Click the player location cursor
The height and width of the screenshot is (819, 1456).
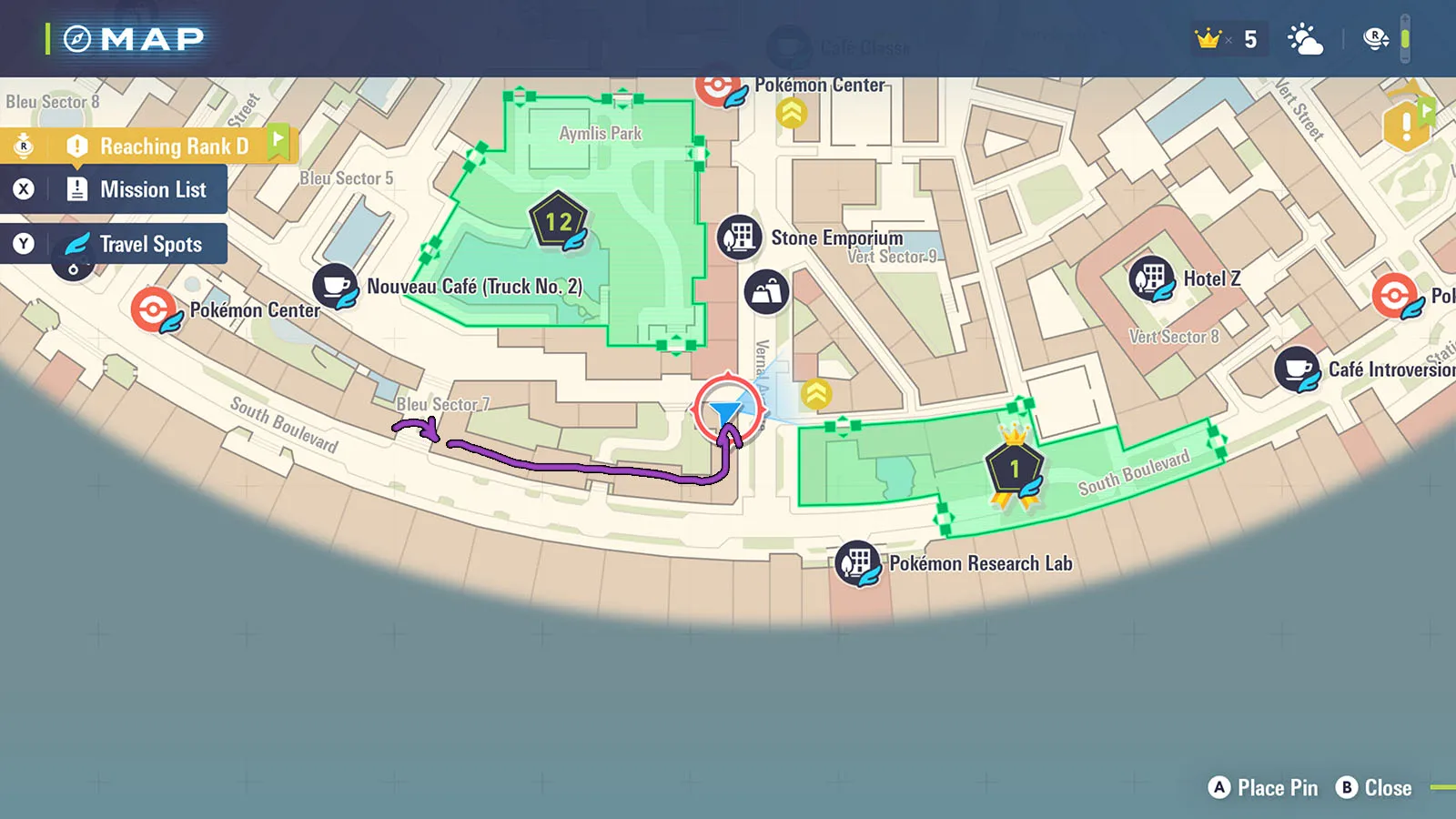tap(727, 411)
